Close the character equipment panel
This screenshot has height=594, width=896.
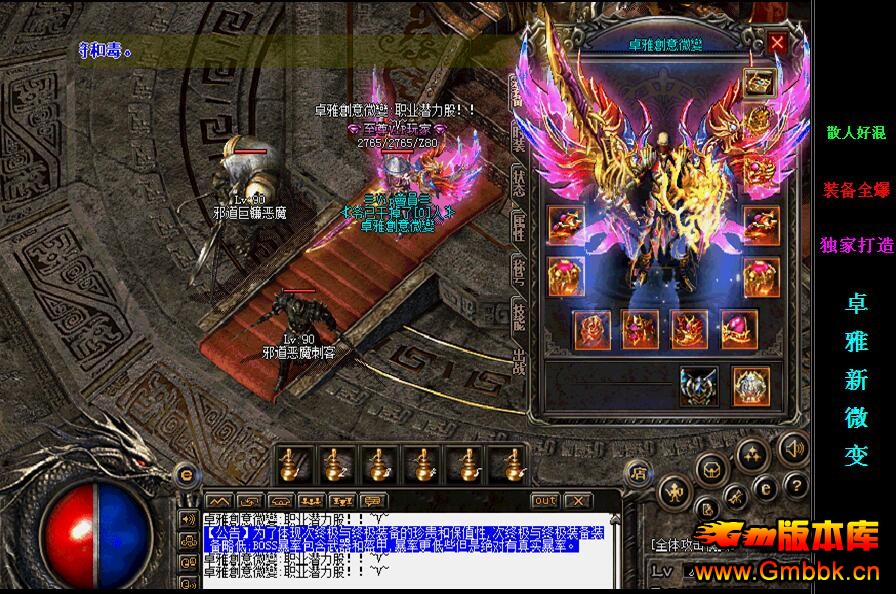pos(777,43)
